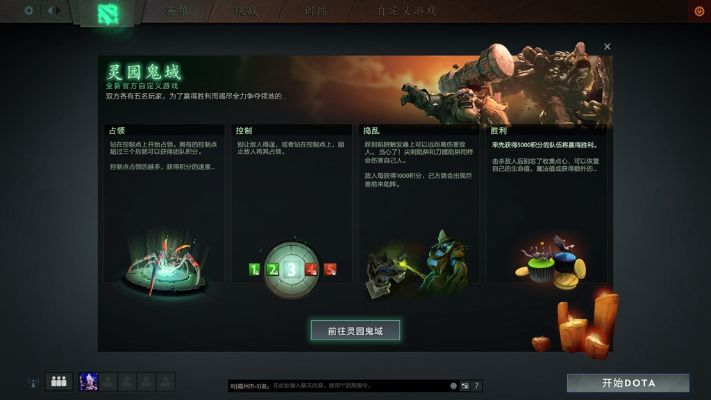Click the red power quit button
711x400 pixels.
(698, 11)
